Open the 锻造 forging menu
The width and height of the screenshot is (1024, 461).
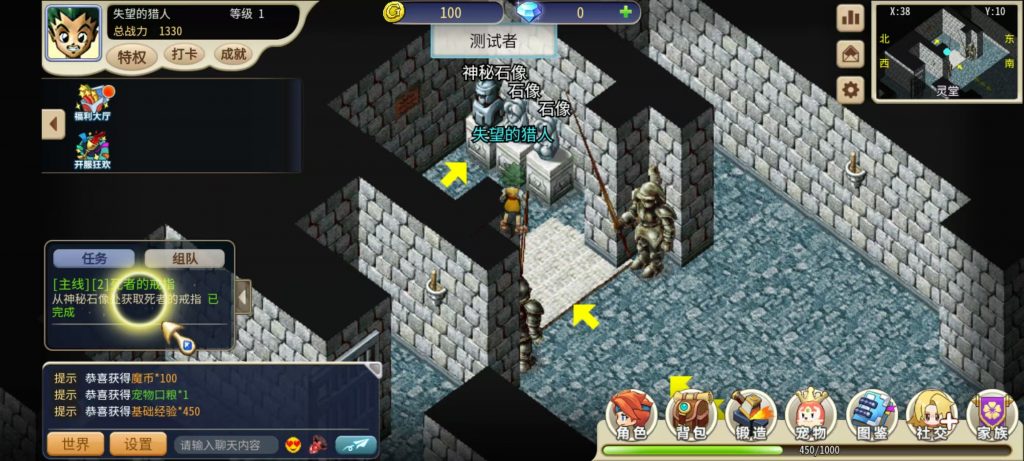(750, 416)
